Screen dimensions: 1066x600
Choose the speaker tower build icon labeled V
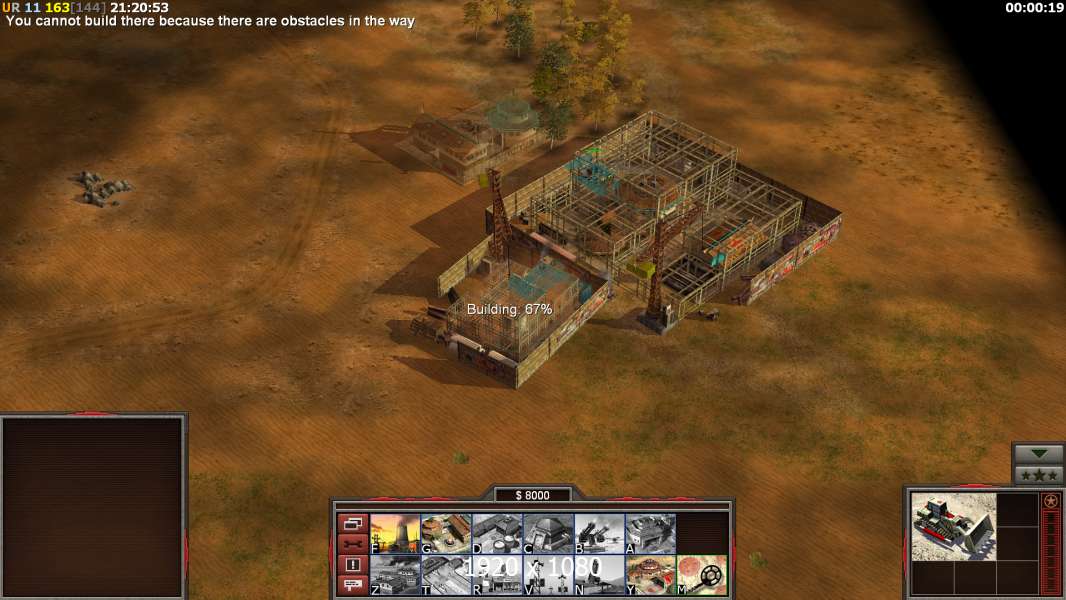tap(548, 575)
